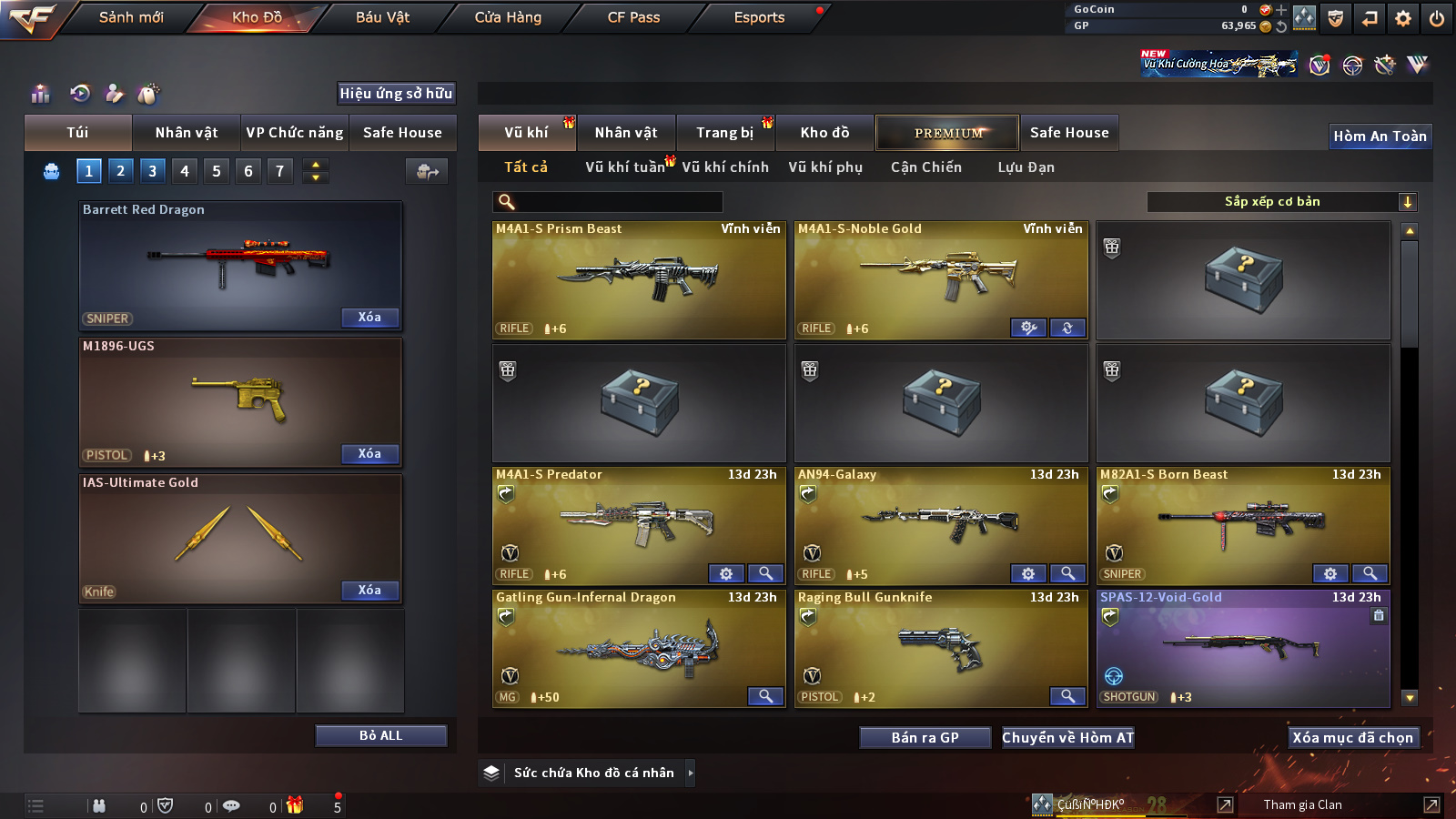Remove Barrett Red Dragon with Xóa
This screenshot has width=1456, height=819.
pyautogui.click(x=369, y=318)
